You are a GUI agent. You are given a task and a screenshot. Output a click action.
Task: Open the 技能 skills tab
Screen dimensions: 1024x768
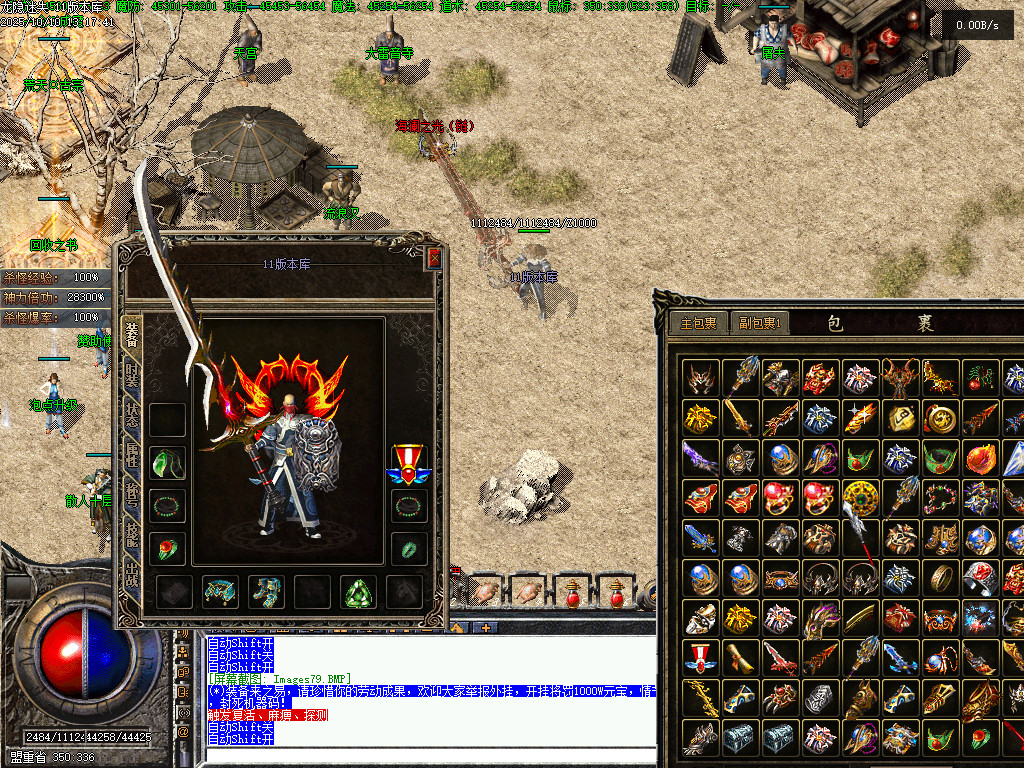tap(131, 535)
